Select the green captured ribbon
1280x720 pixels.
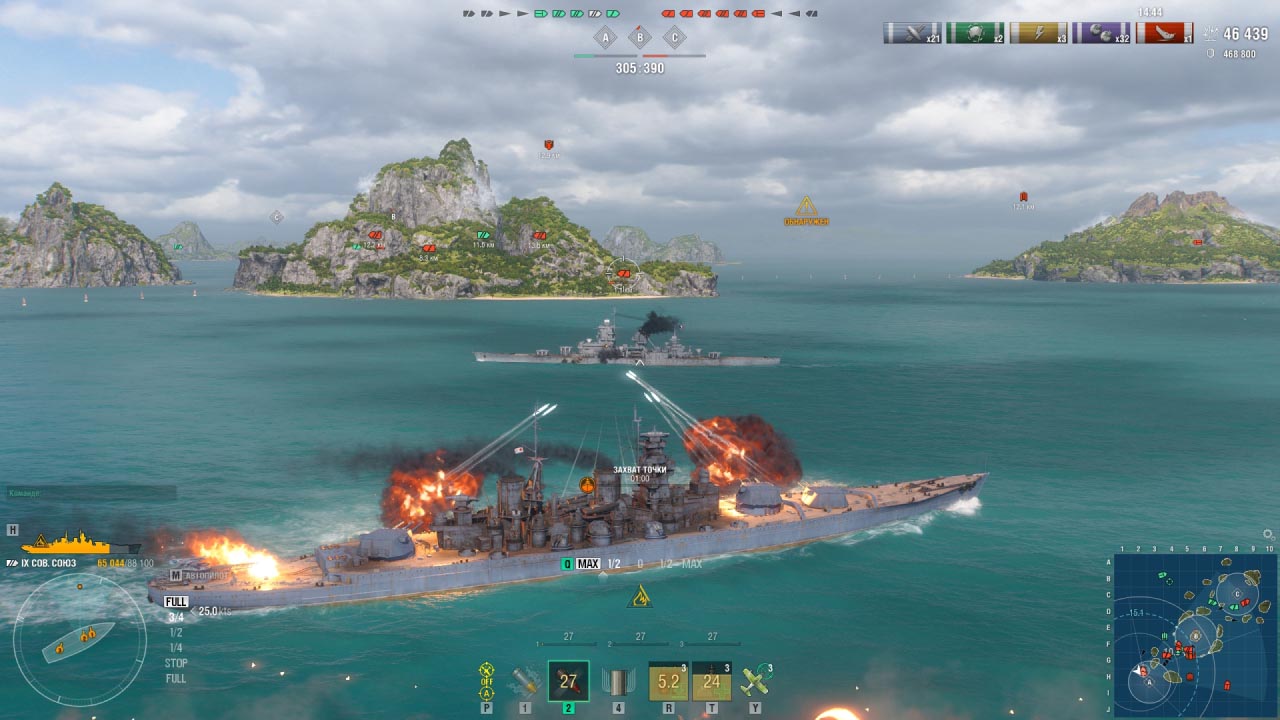974,33
